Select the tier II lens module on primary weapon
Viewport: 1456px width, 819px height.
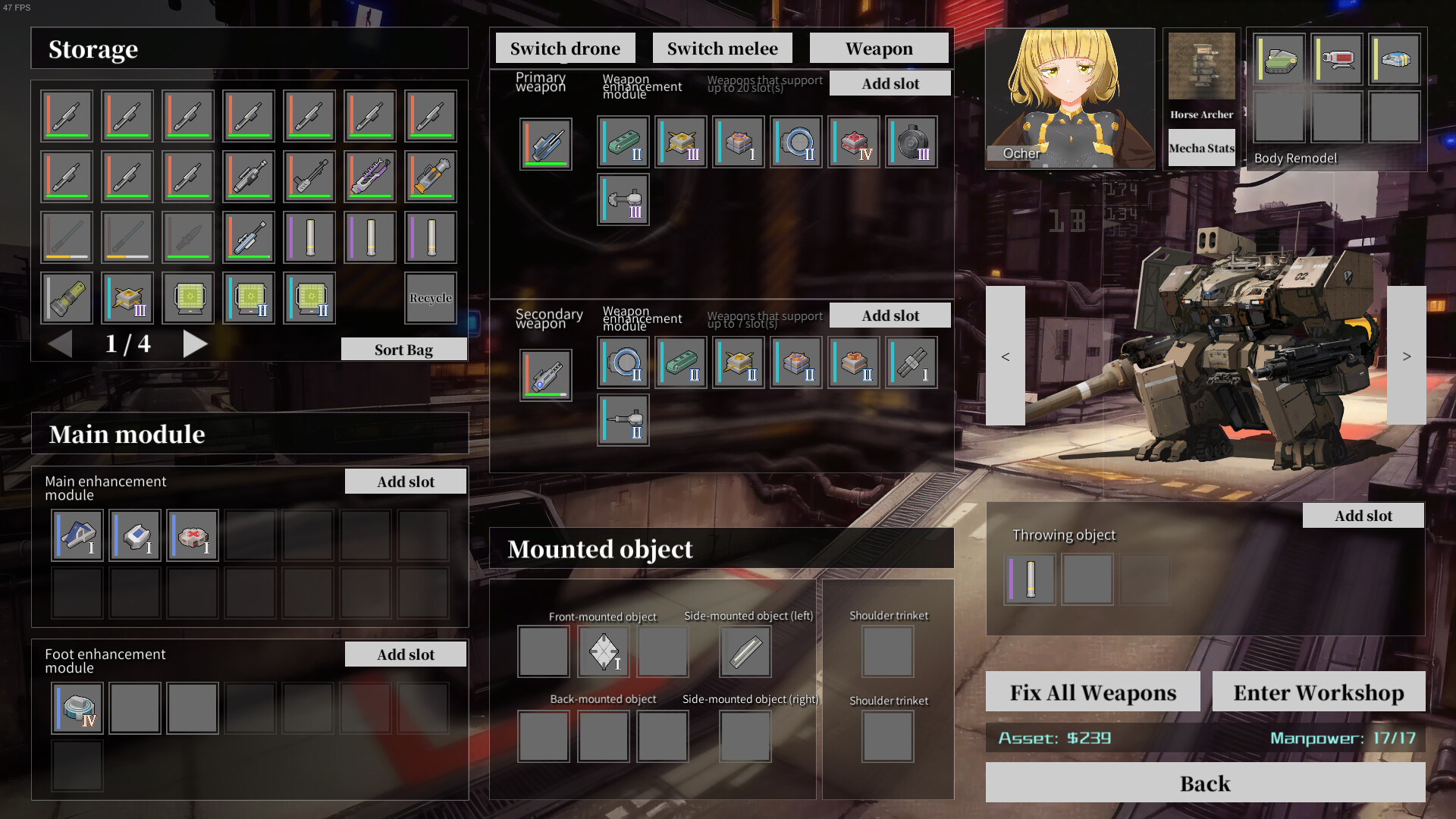795,142
